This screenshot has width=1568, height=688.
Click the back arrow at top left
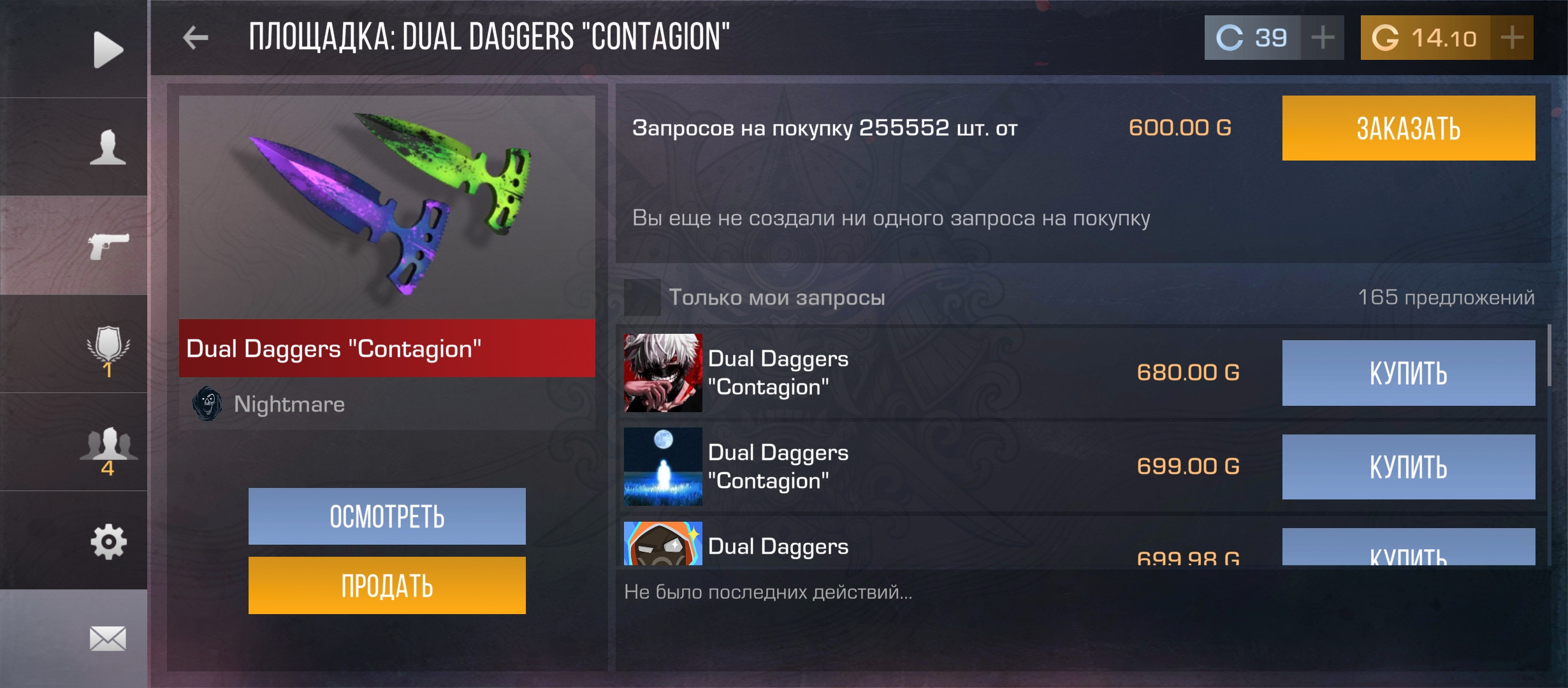pyautogui.click(x=197, y=36)
